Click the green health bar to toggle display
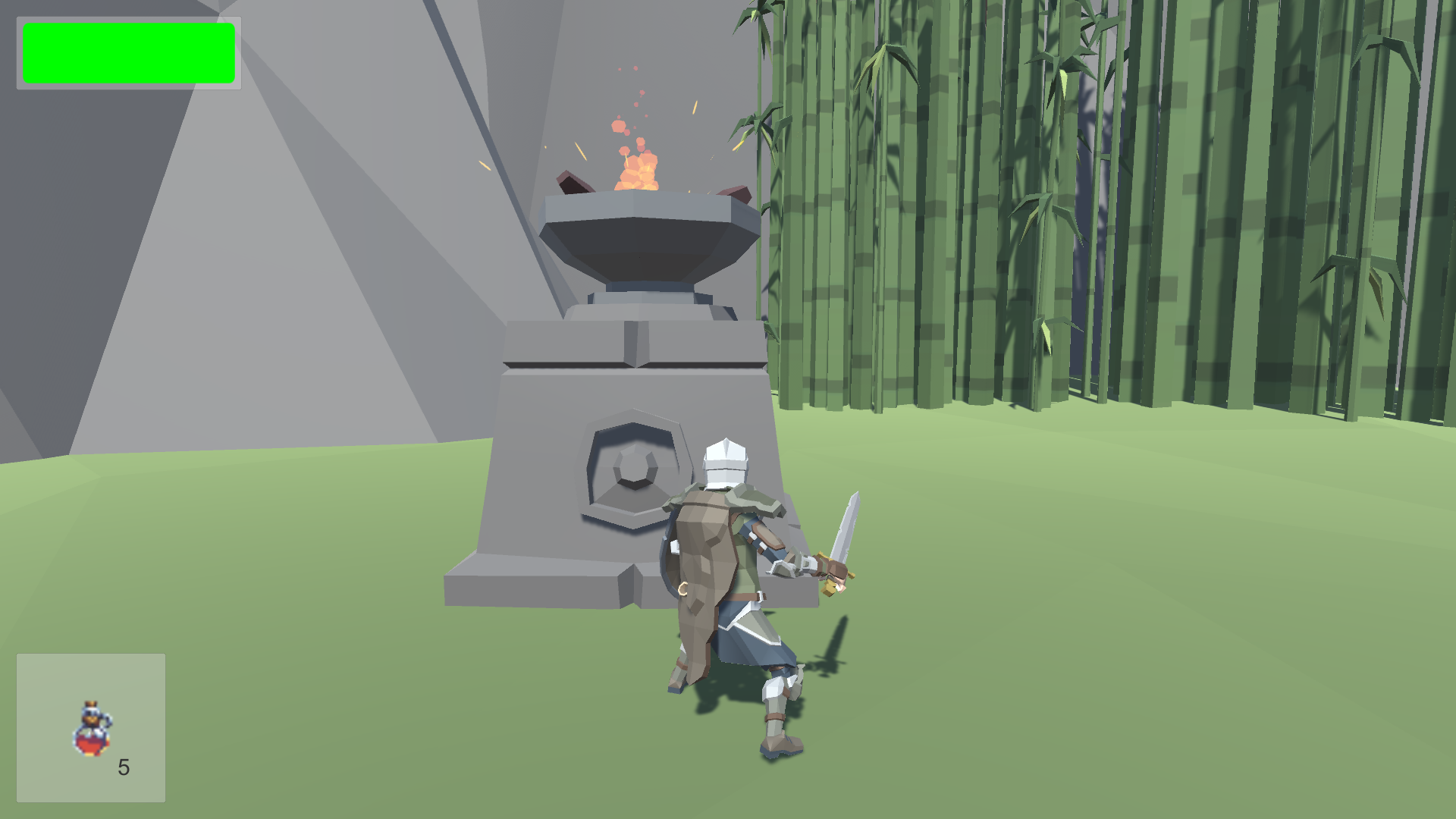 (x=129, y=52)
